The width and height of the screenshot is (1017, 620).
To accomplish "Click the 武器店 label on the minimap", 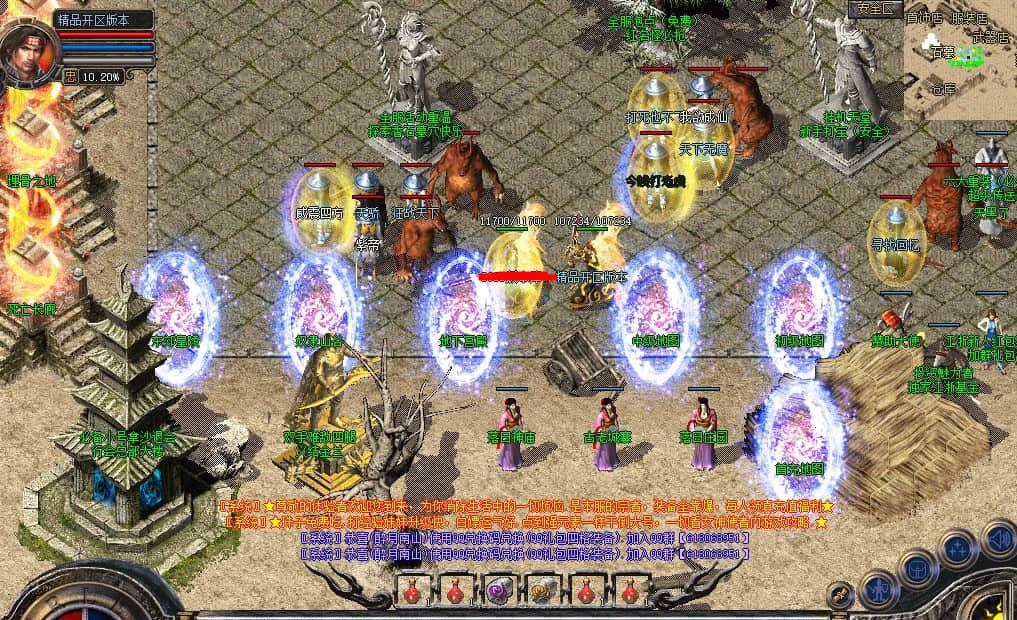I will click(990, 37).
